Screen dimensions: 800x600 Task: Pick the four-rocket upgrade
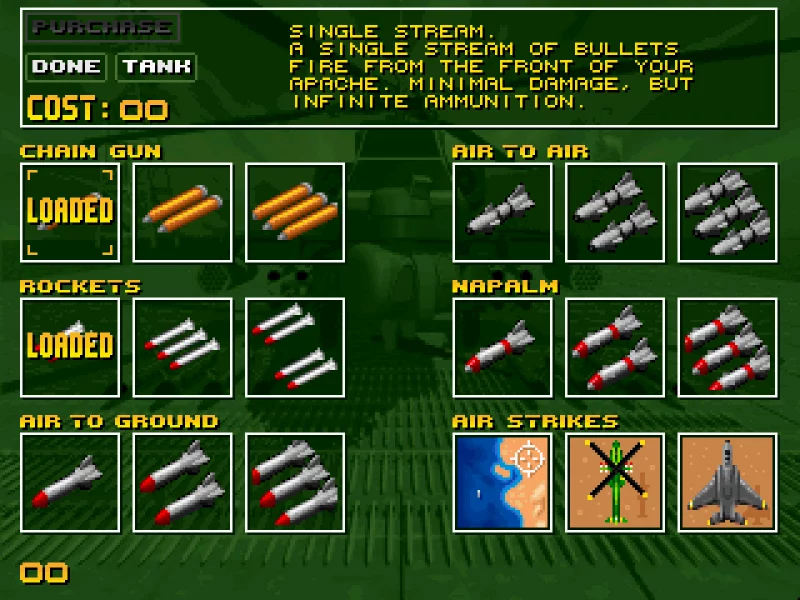(294, 346)
